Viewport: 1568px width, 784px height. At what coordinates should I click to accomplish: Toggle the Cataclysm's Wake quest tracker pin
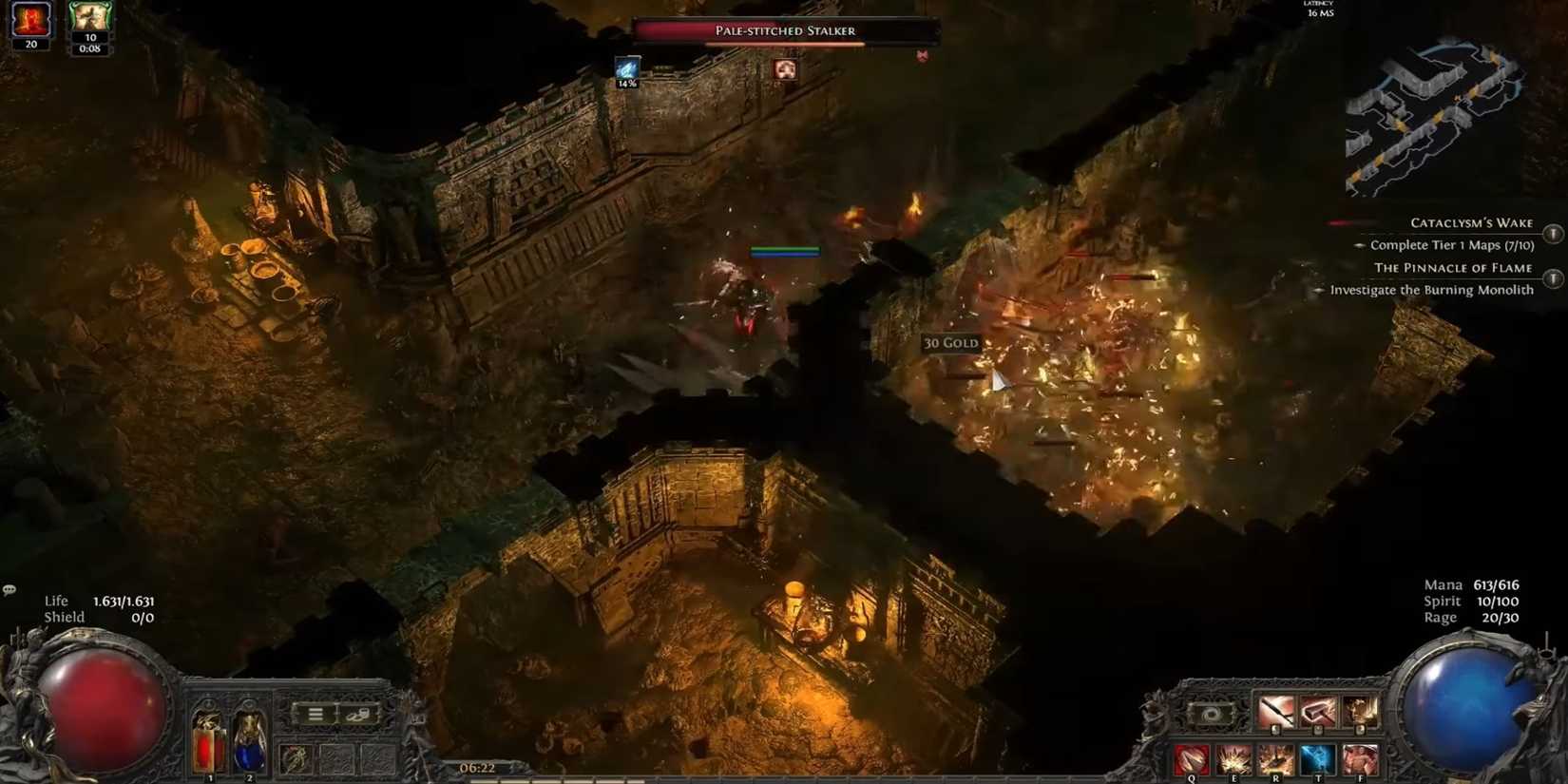(x=1553, y=233)
